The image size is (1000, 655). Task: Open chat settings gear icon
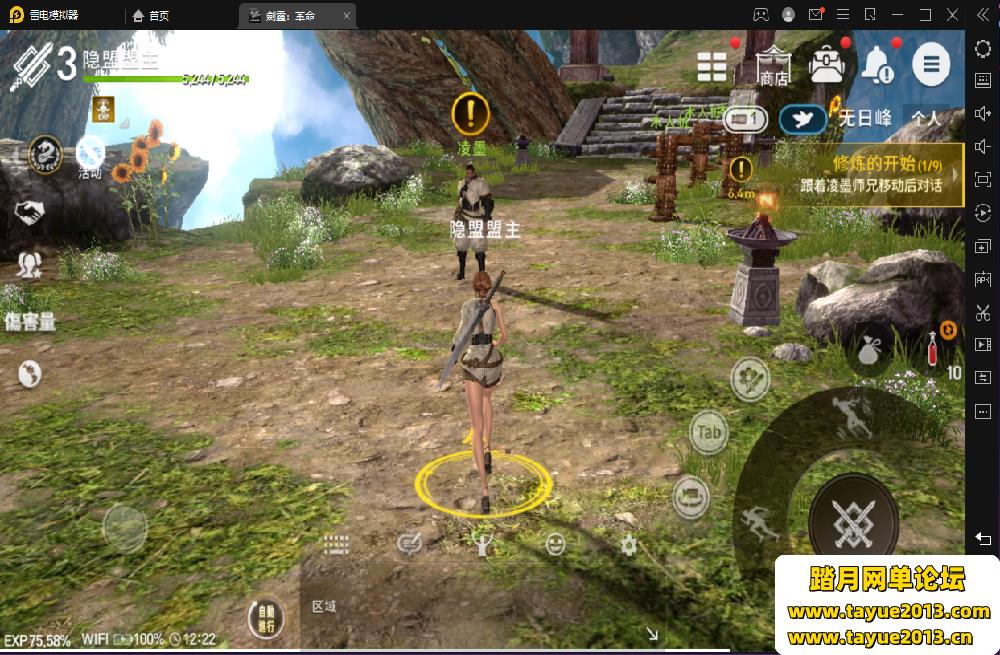tap(628, 544)
